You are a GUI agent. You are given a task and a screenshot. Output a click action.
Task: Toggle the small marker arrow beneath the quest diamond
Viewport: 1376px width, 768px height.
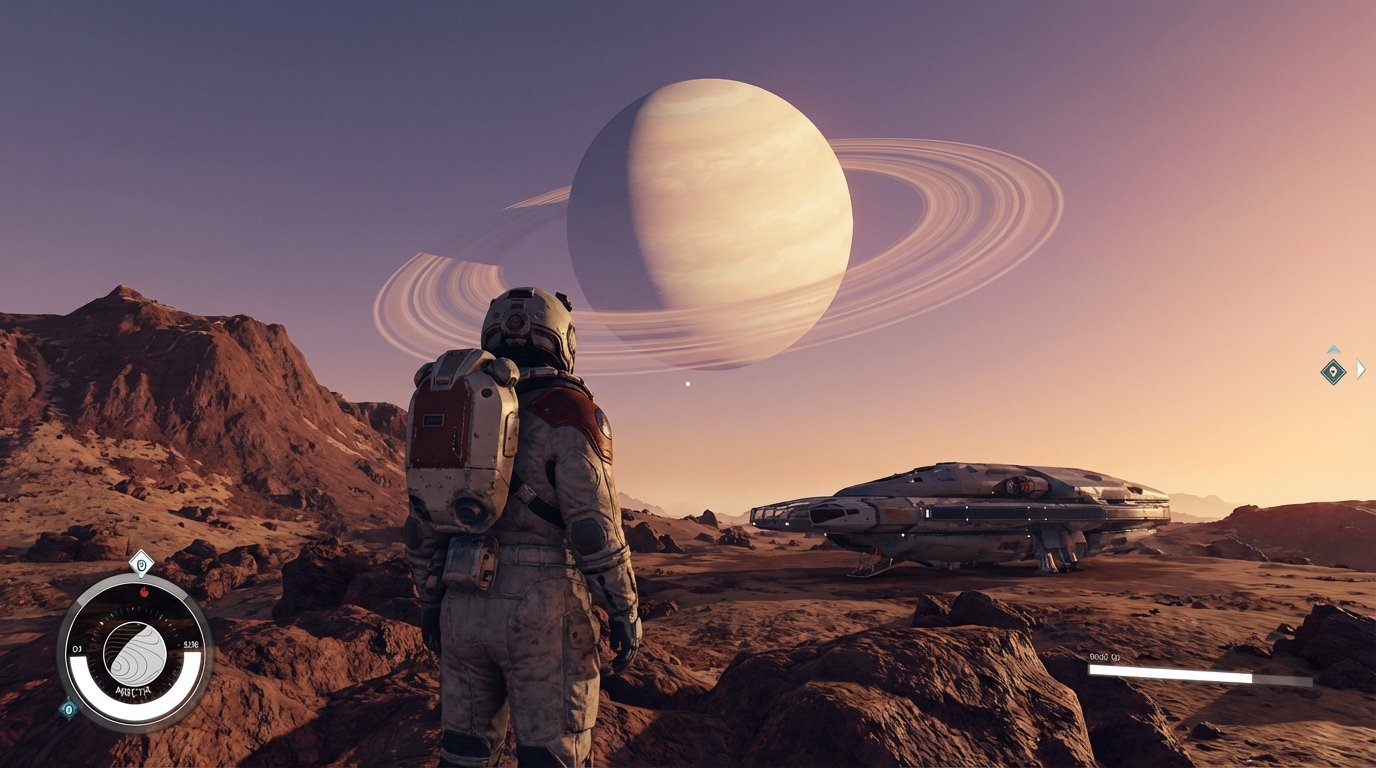[x=141, y=576]
